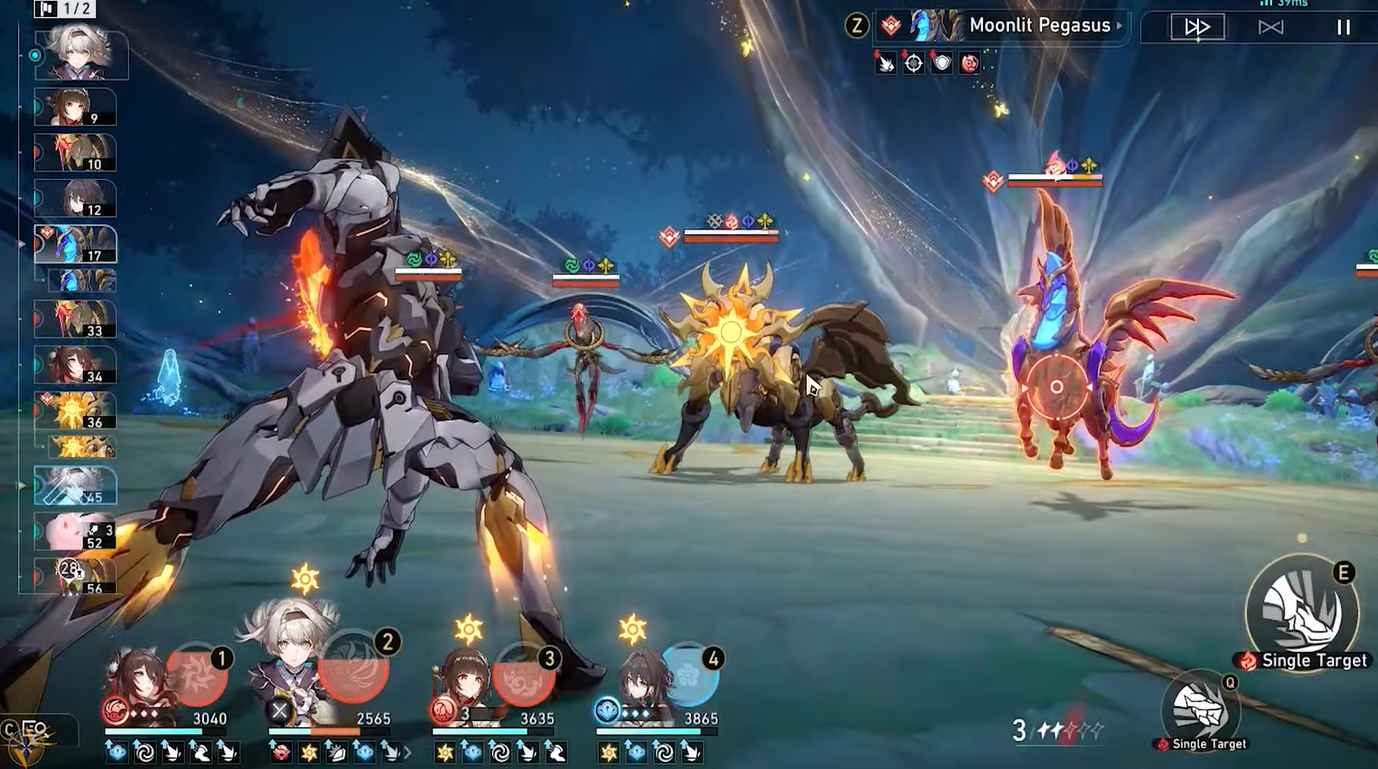
Task: Select the claw debuff icon on Moonlit Pegasus
Action: pos(884,63)
